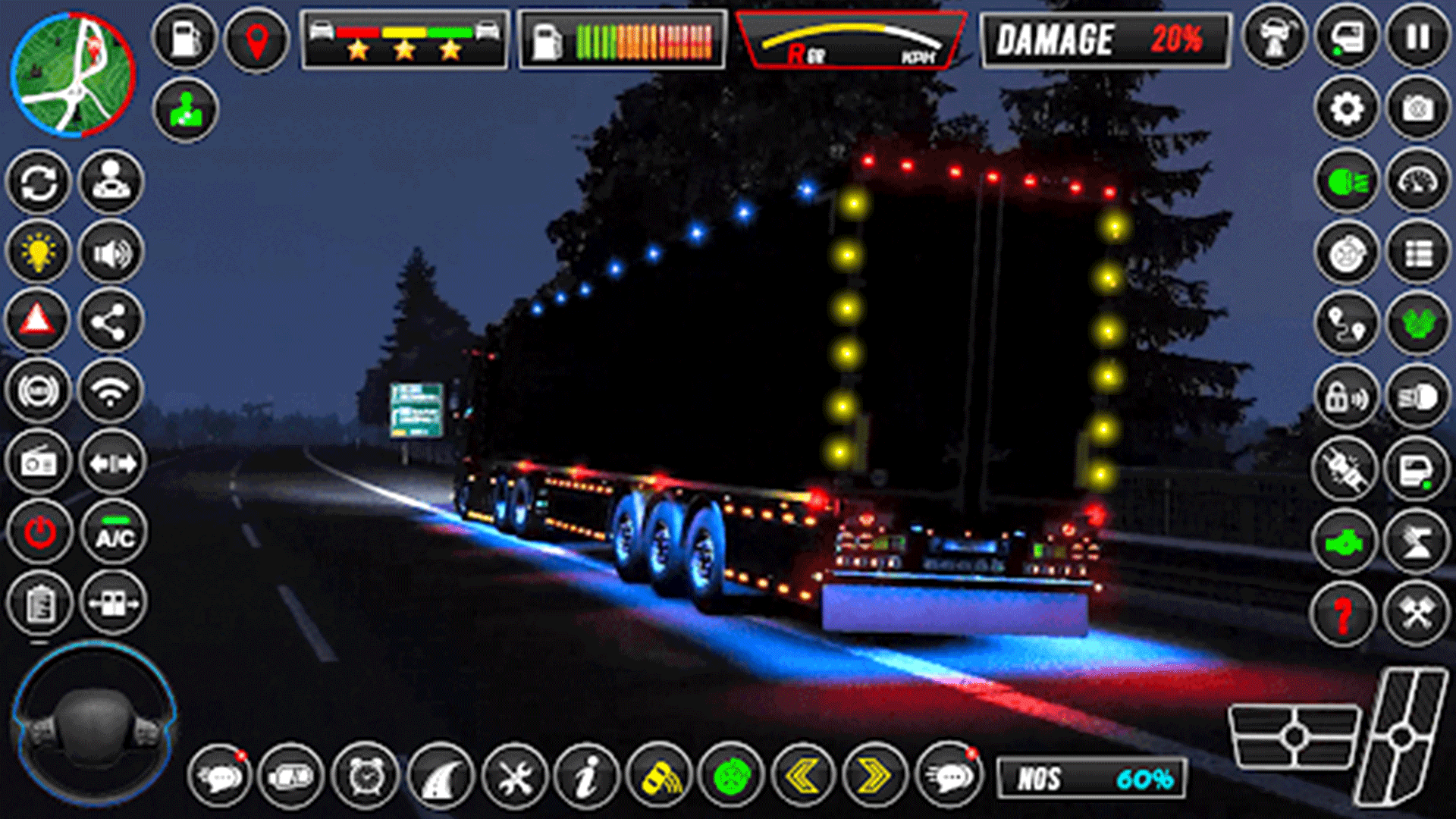Image resolution: width=1456 pixels, height=819 pixels.
Task: Open the radio icon
Action: coord(39,461)
